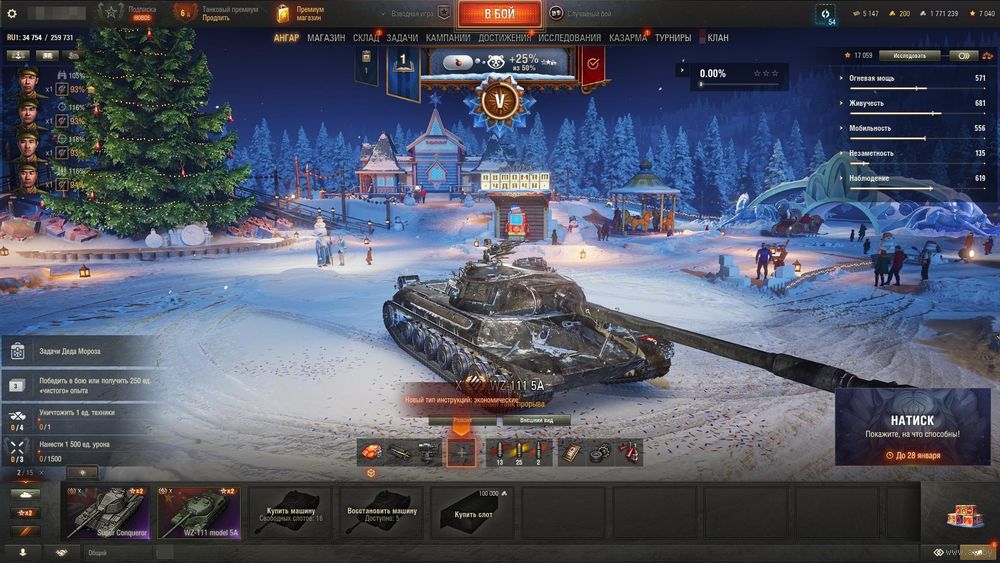Buy a new slot via Купить слот

coord(473,513)
